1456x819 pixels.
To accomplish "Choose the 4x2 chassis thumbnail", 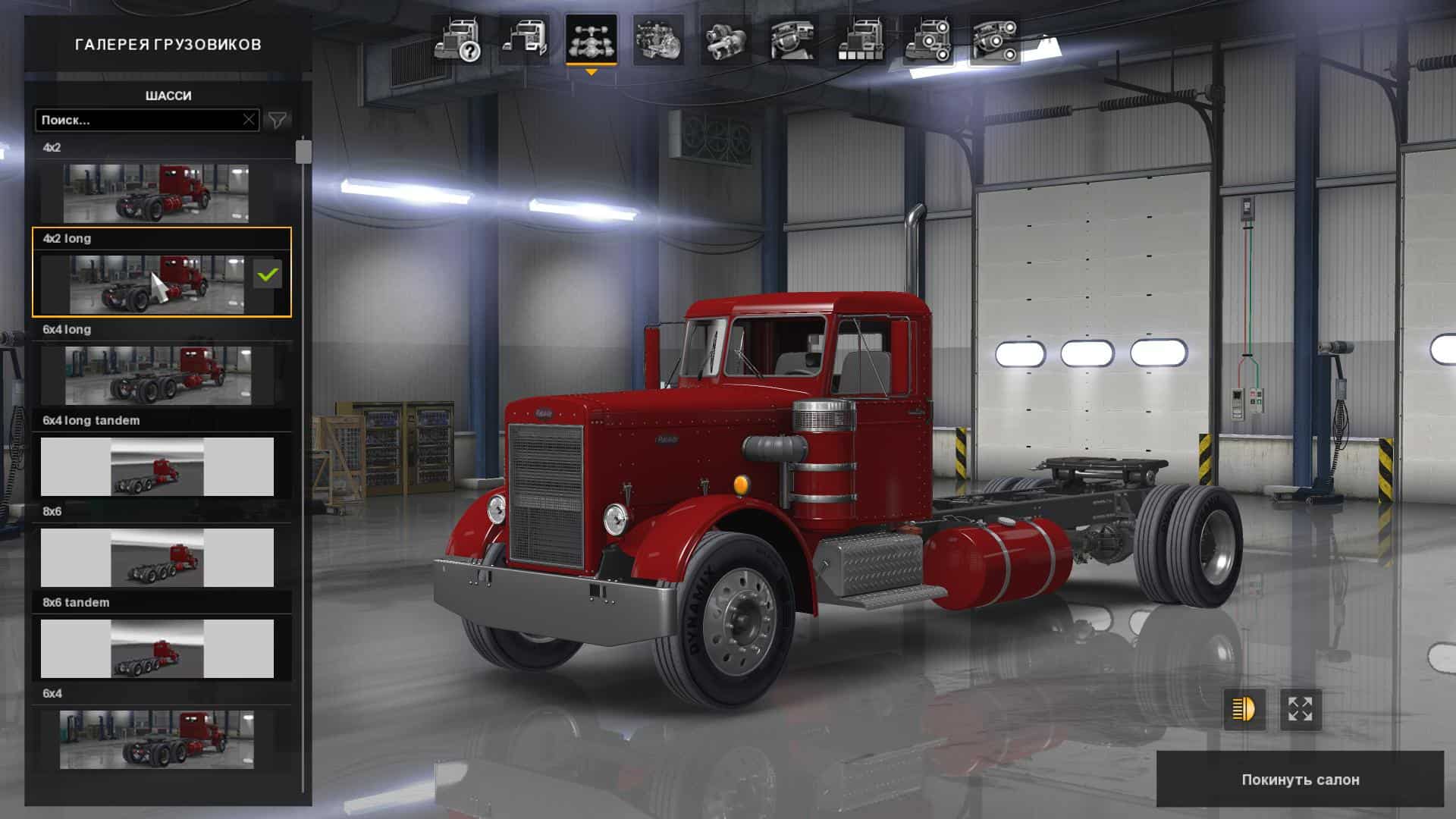I will point(156,193).
